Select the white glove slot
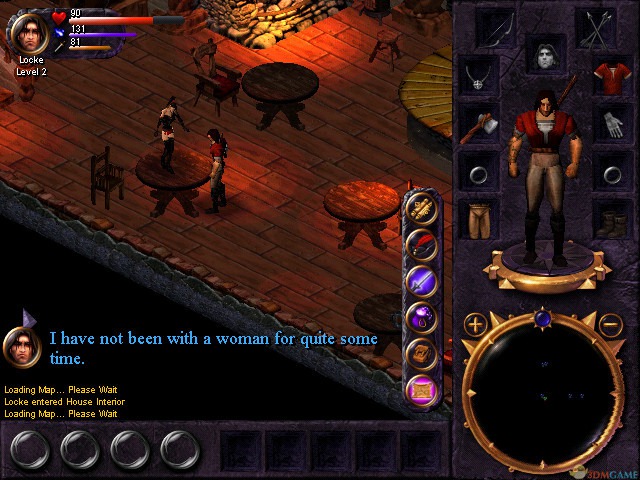Image resolution: width=640 pixels, height=480 pixels. 610,125
